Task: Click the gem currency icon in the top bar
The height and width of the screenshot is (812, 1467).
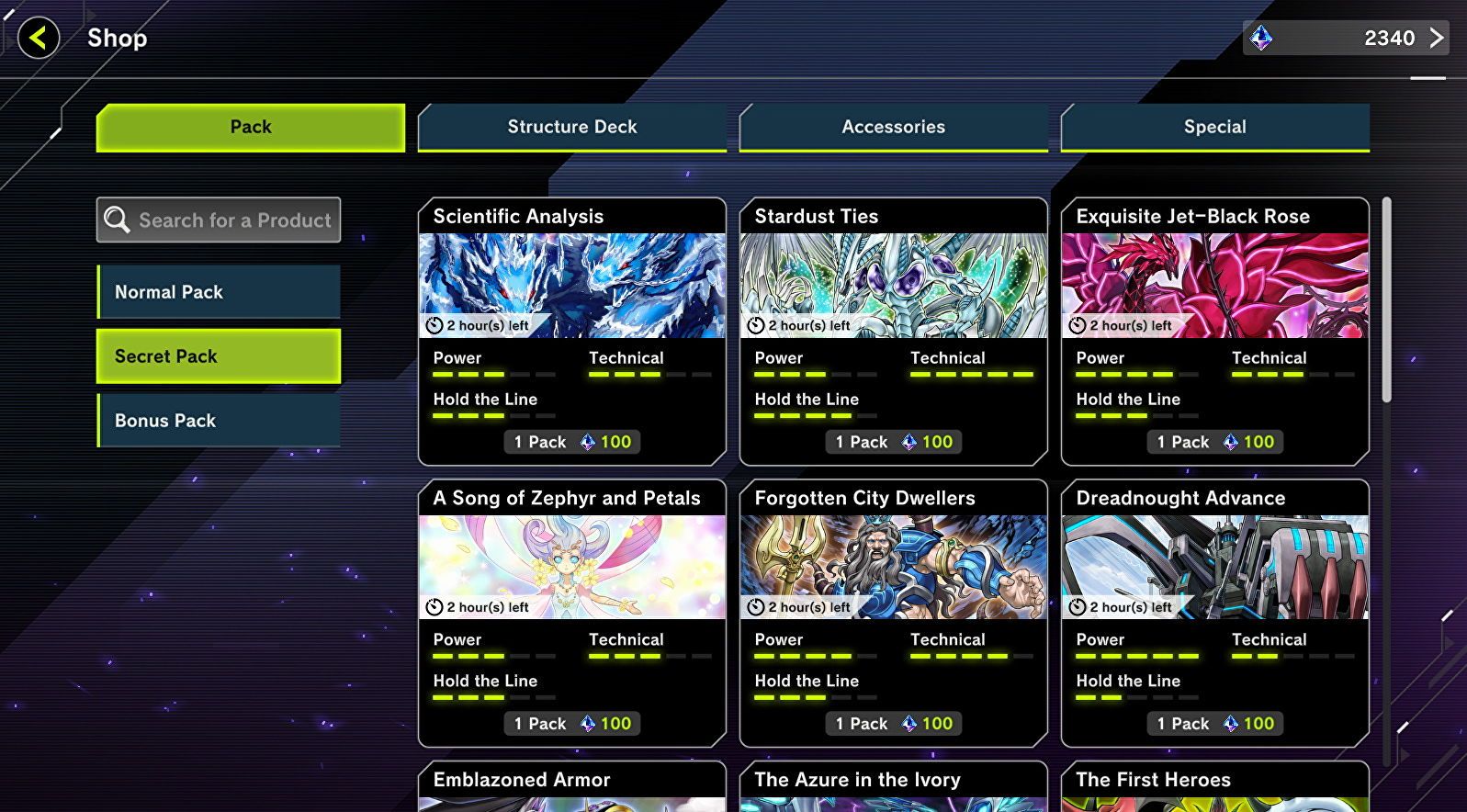Action: (1264, 39)
